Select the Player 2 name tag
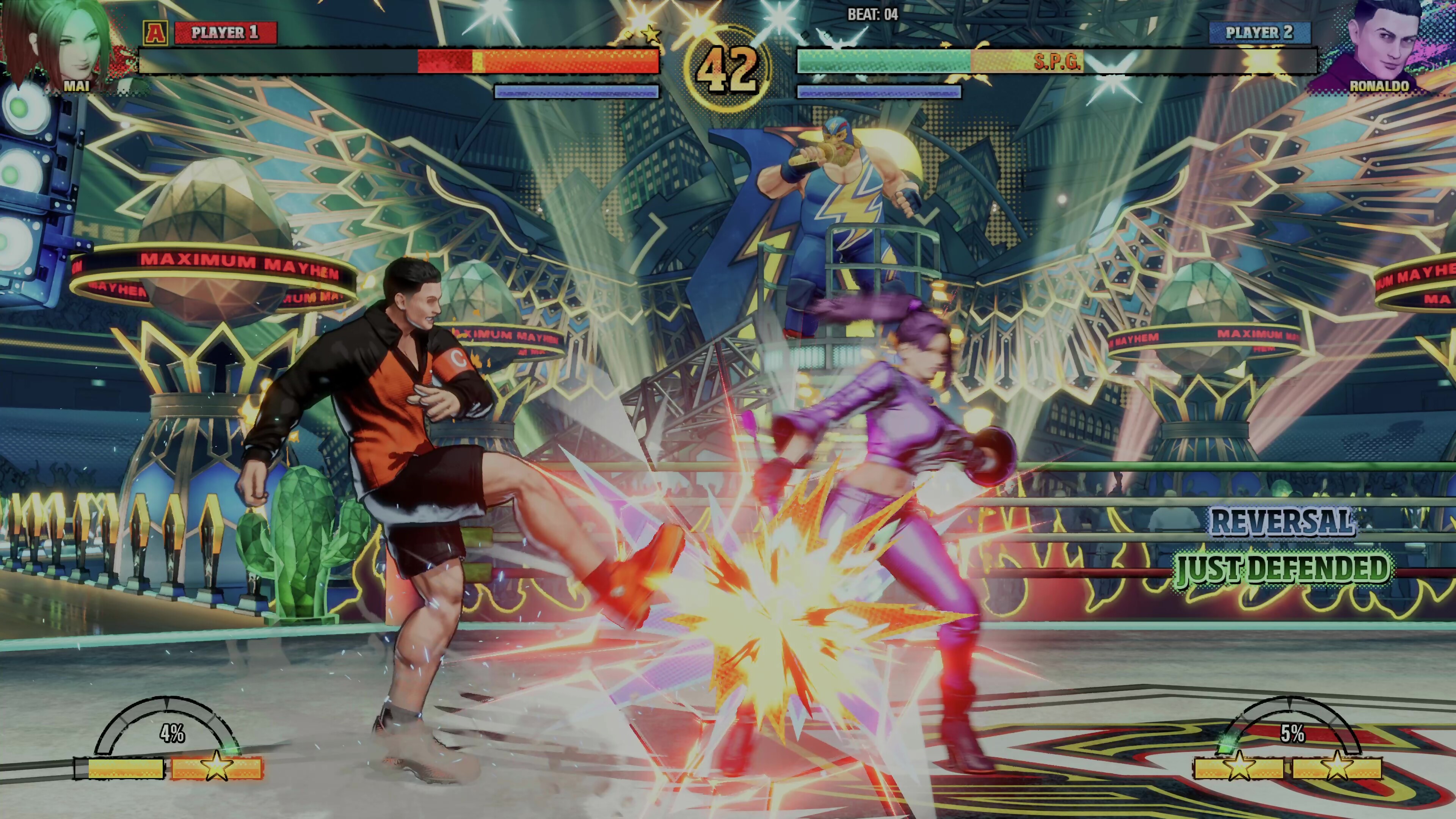Image resolution: width=1456 pixels, height=819 pixels. [x=1259, y=33]
